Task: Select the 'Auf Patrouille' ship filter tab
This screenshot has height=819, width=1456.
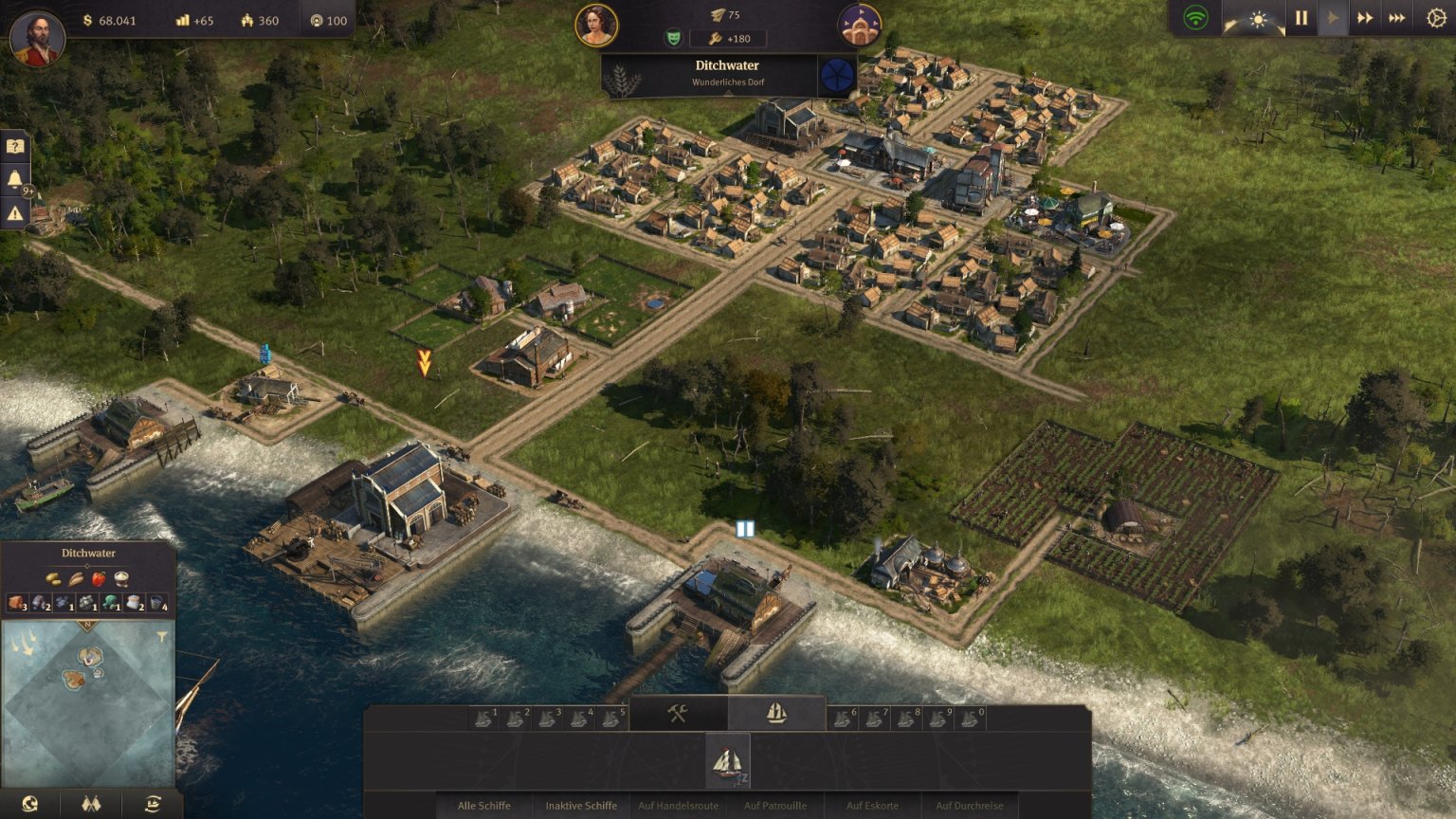Action: [x=777, y=807]
